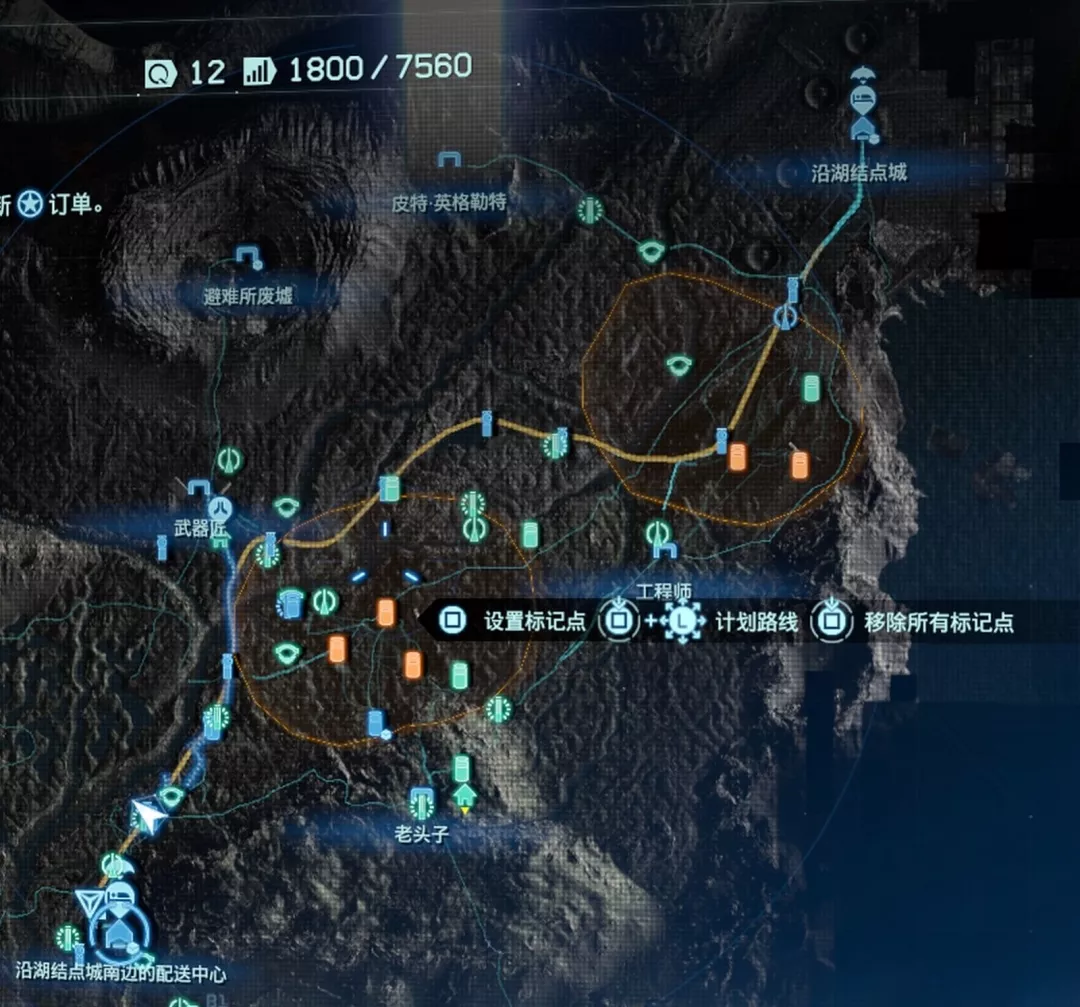Pick the 老头子 shelter marker
The width and height of the screenshot is (1080, 1007).
click(x=422, y=800)
